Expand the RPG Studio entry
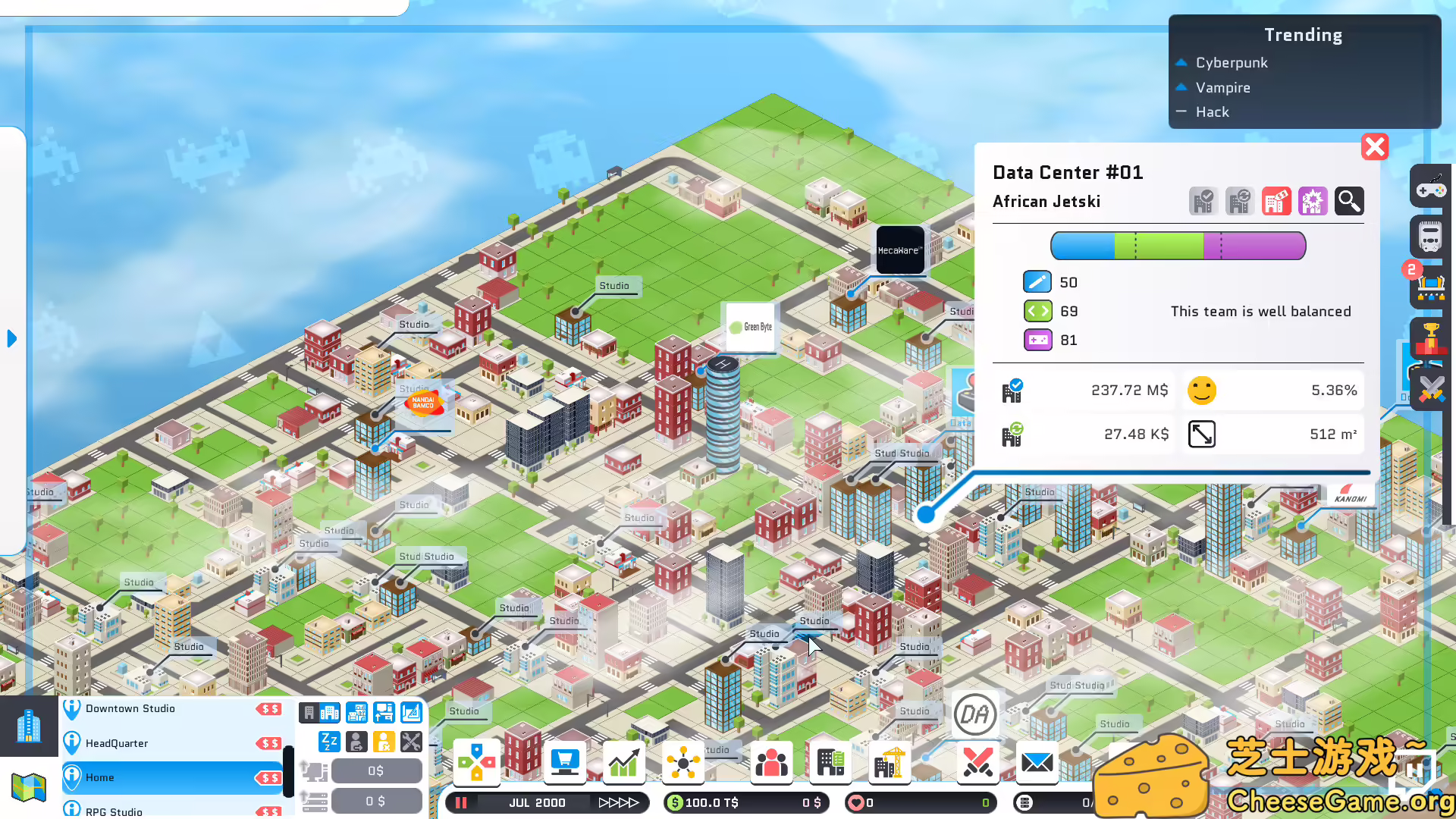The width and height of the screenshot is (1456, 819). pyautogui.click(x=112, y=810)
